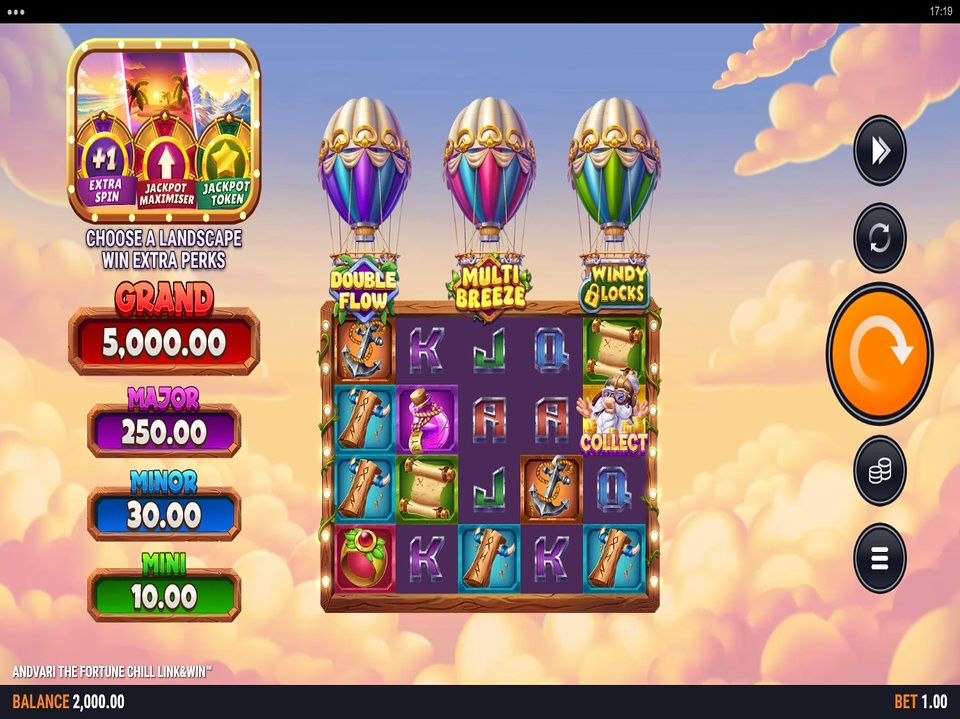Spin the reels with the orange button
This screenshot has height=719, width=960.
coord(879,353)
